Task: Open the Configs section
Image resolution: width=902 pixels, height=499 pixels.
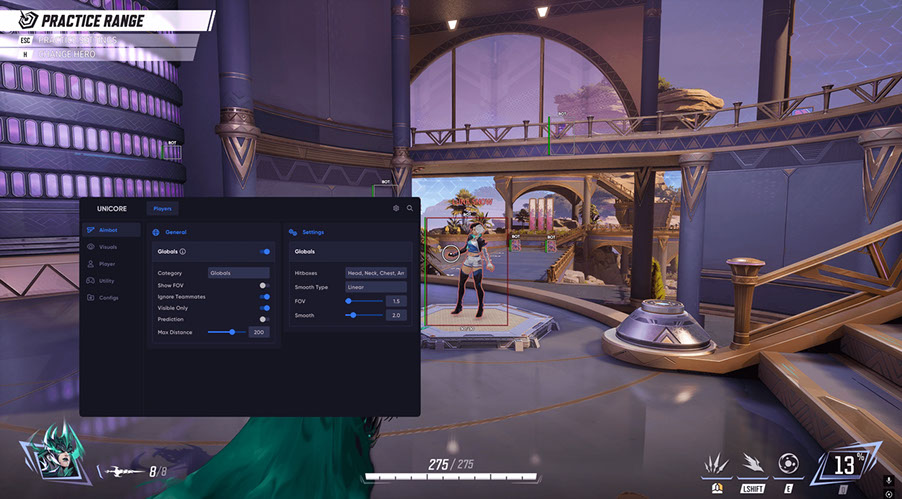Action: [108, 298]
